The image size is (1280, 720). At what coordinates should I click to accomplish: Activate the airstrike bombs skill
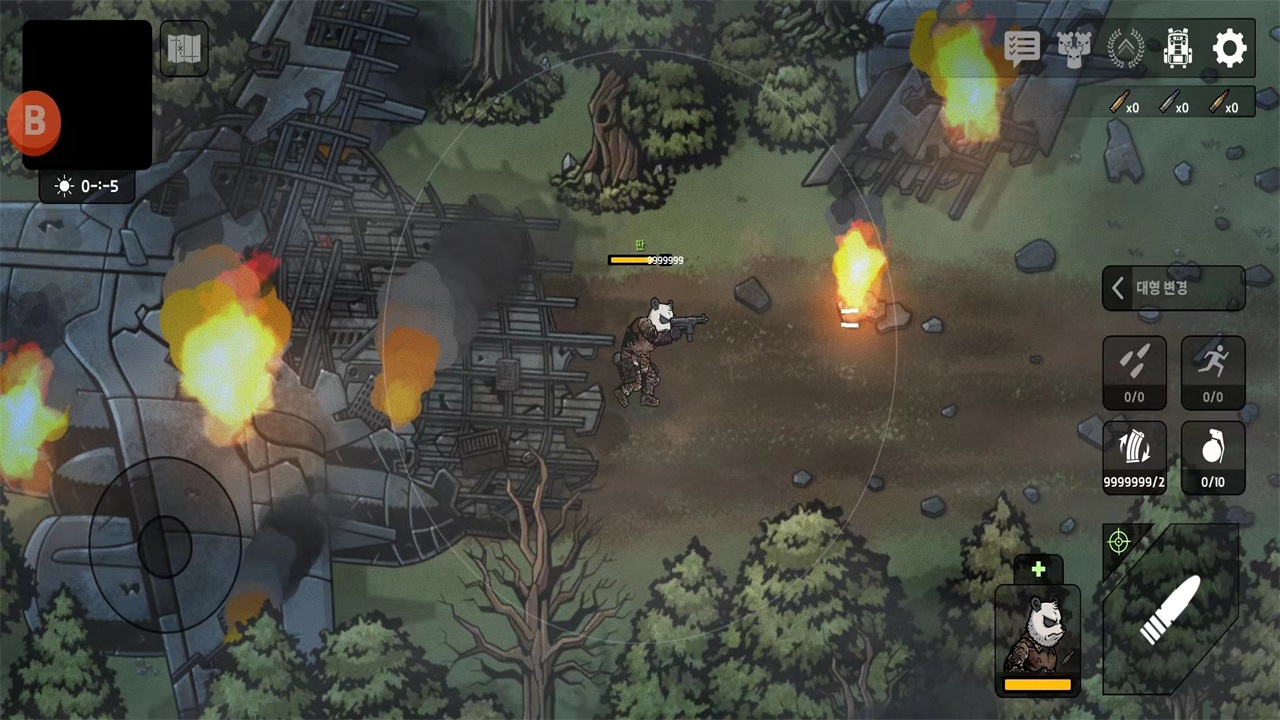coord(1134,371)
